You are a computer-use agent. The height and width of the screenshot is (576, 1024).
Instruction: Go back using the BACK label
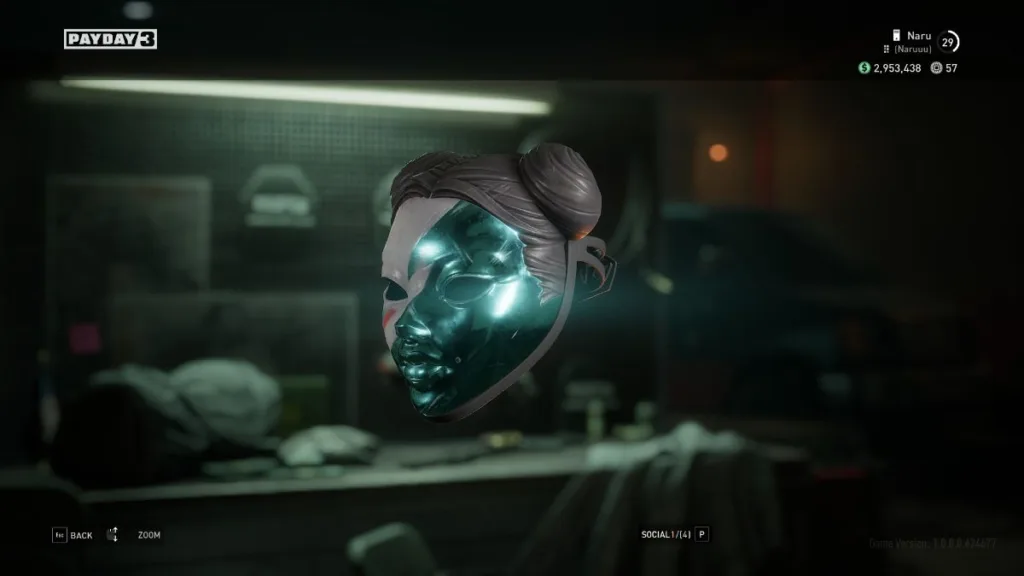[81, 535]
